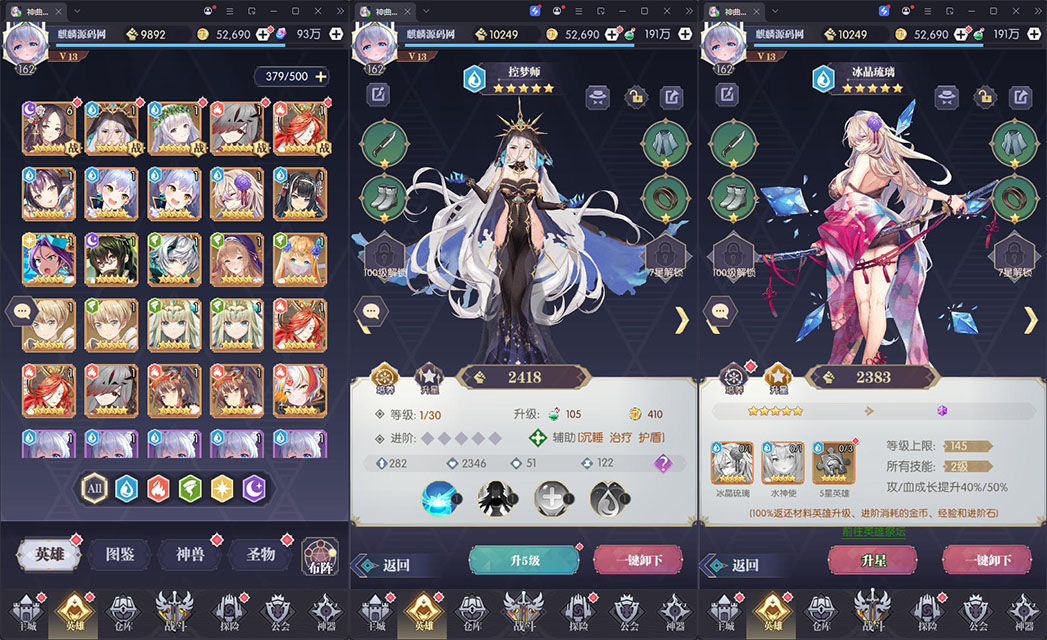Filter heroes by the fire element
This screenshot has height=640, width=1047.
pyautogui.click(x=159, y=488)
